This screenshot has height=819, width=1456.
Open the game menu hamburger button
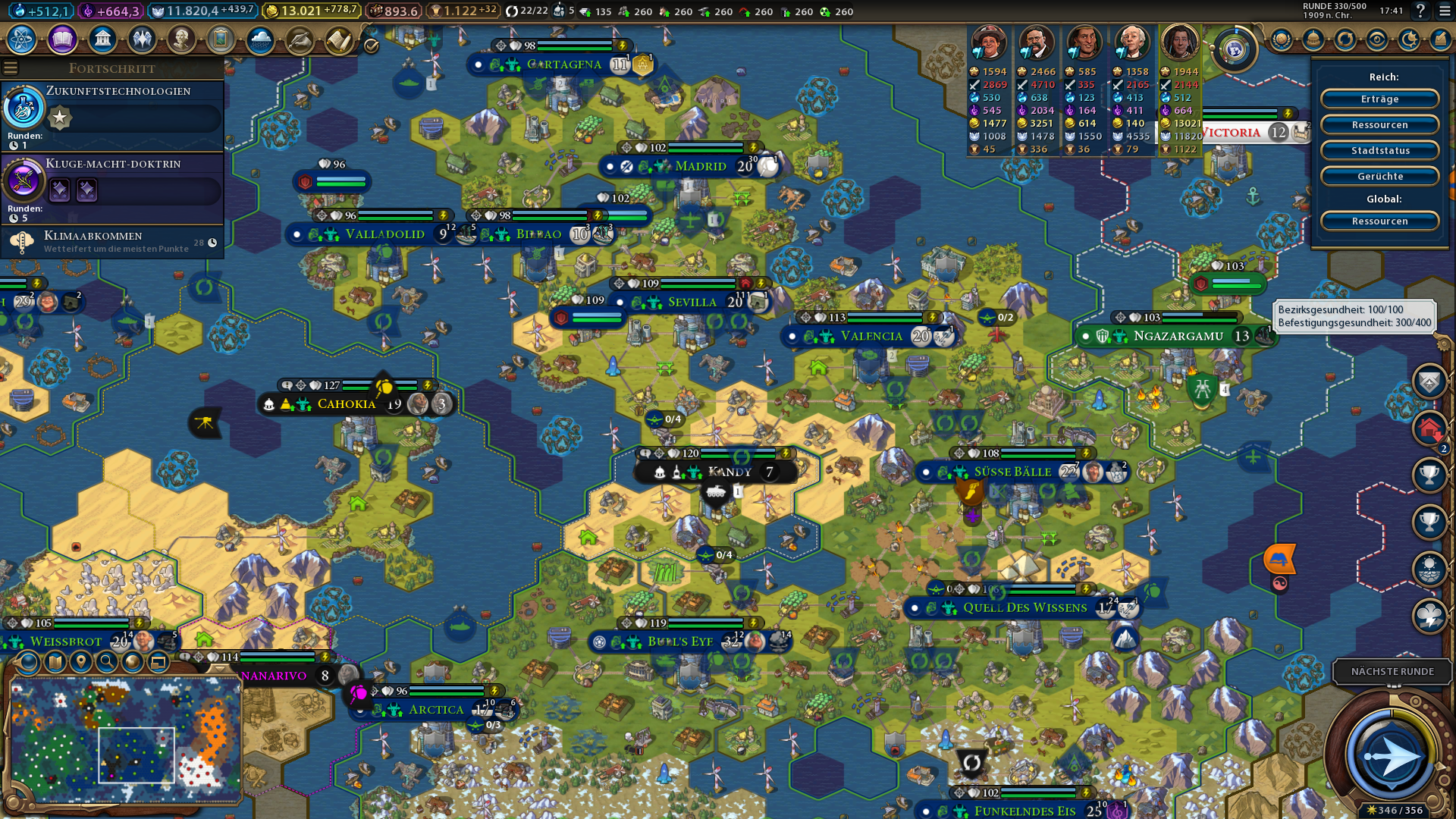pos(1440,11)
